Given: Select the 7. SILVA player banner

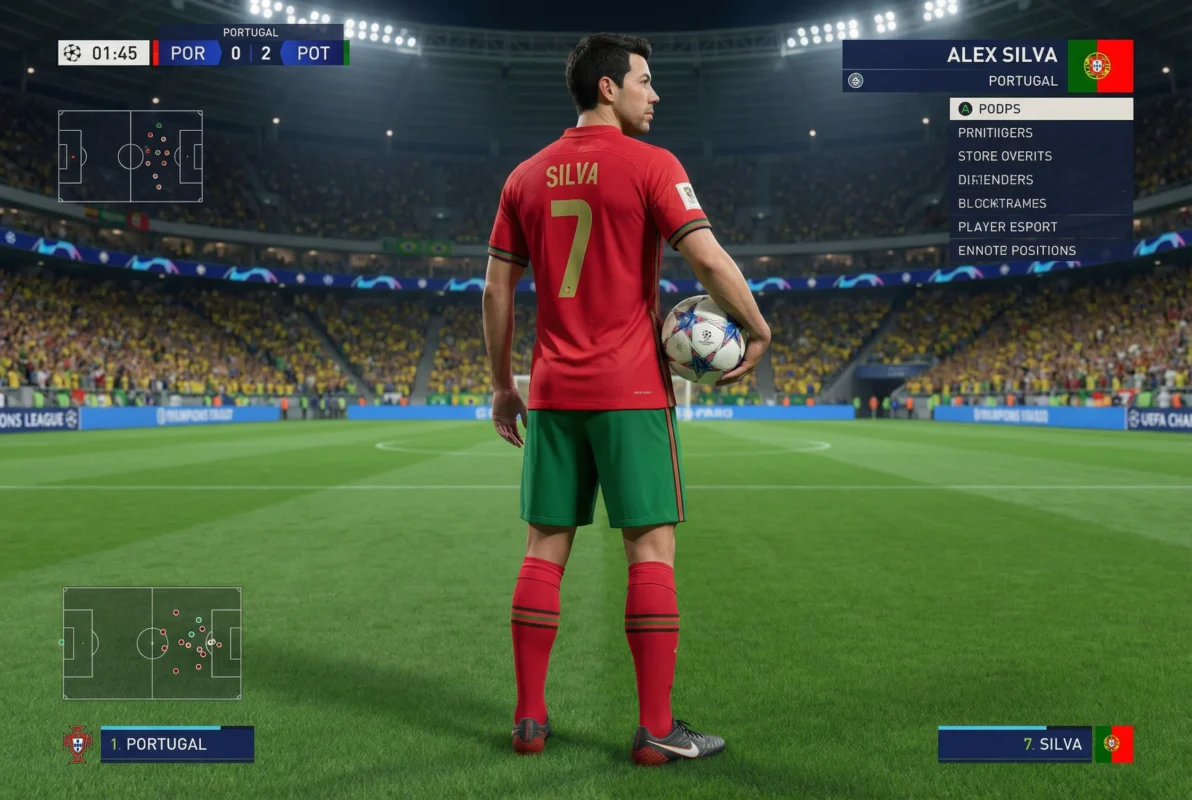Looking at the screenshot, I should pyautogui.click(x=1014, y=745).
